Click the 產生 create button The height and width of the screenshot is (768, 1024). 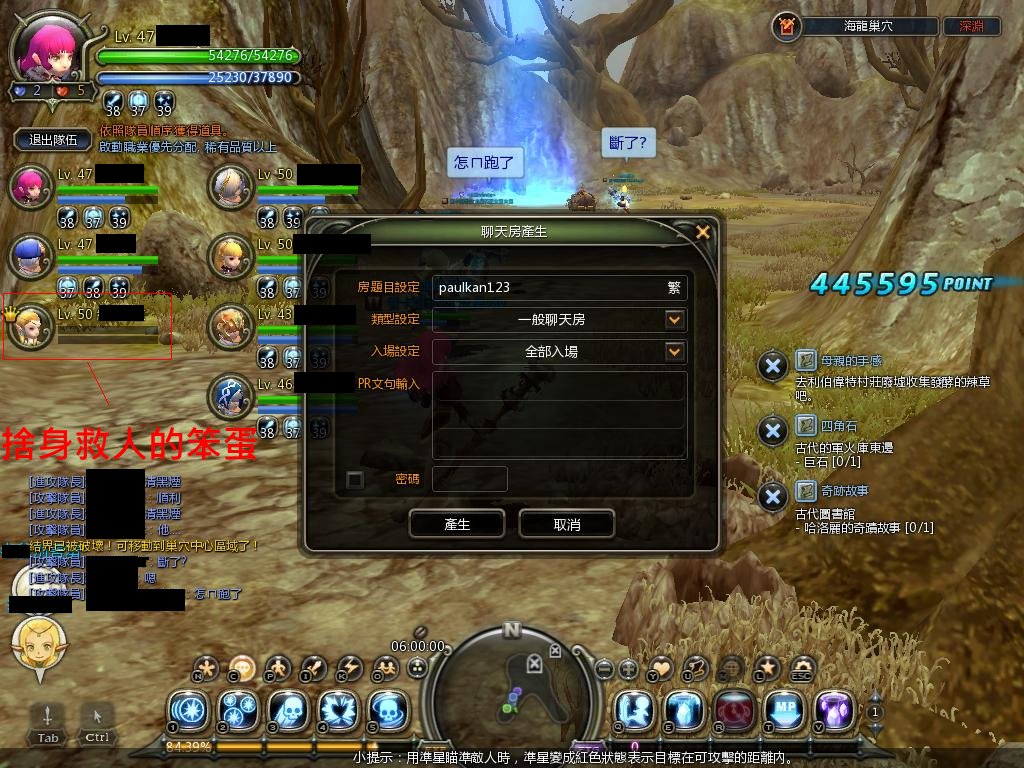(457, 524)
